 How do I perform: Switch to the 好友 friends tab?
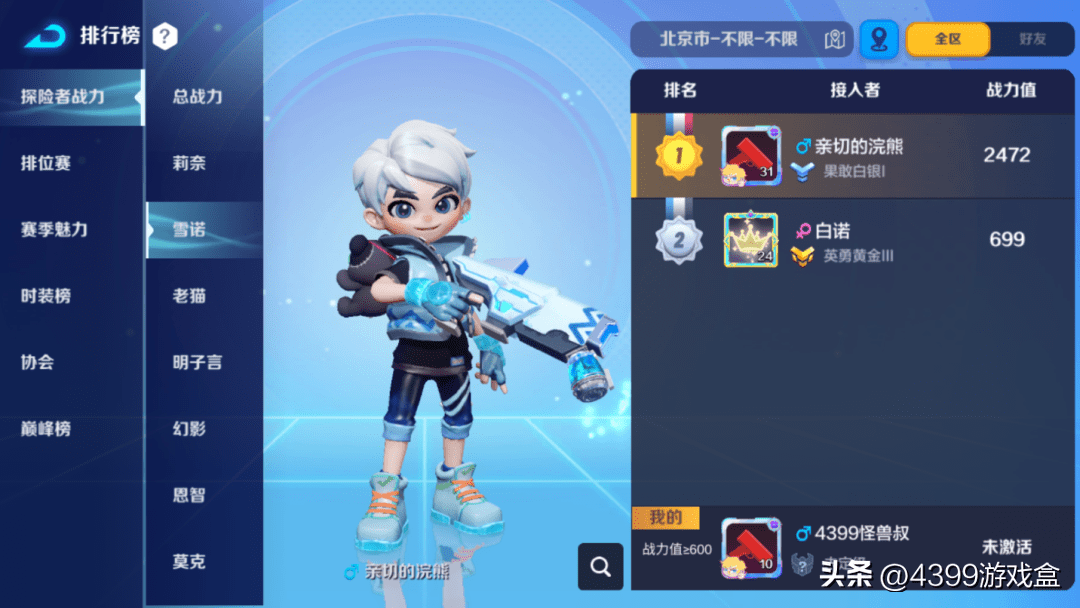[x=1032, y=39]
